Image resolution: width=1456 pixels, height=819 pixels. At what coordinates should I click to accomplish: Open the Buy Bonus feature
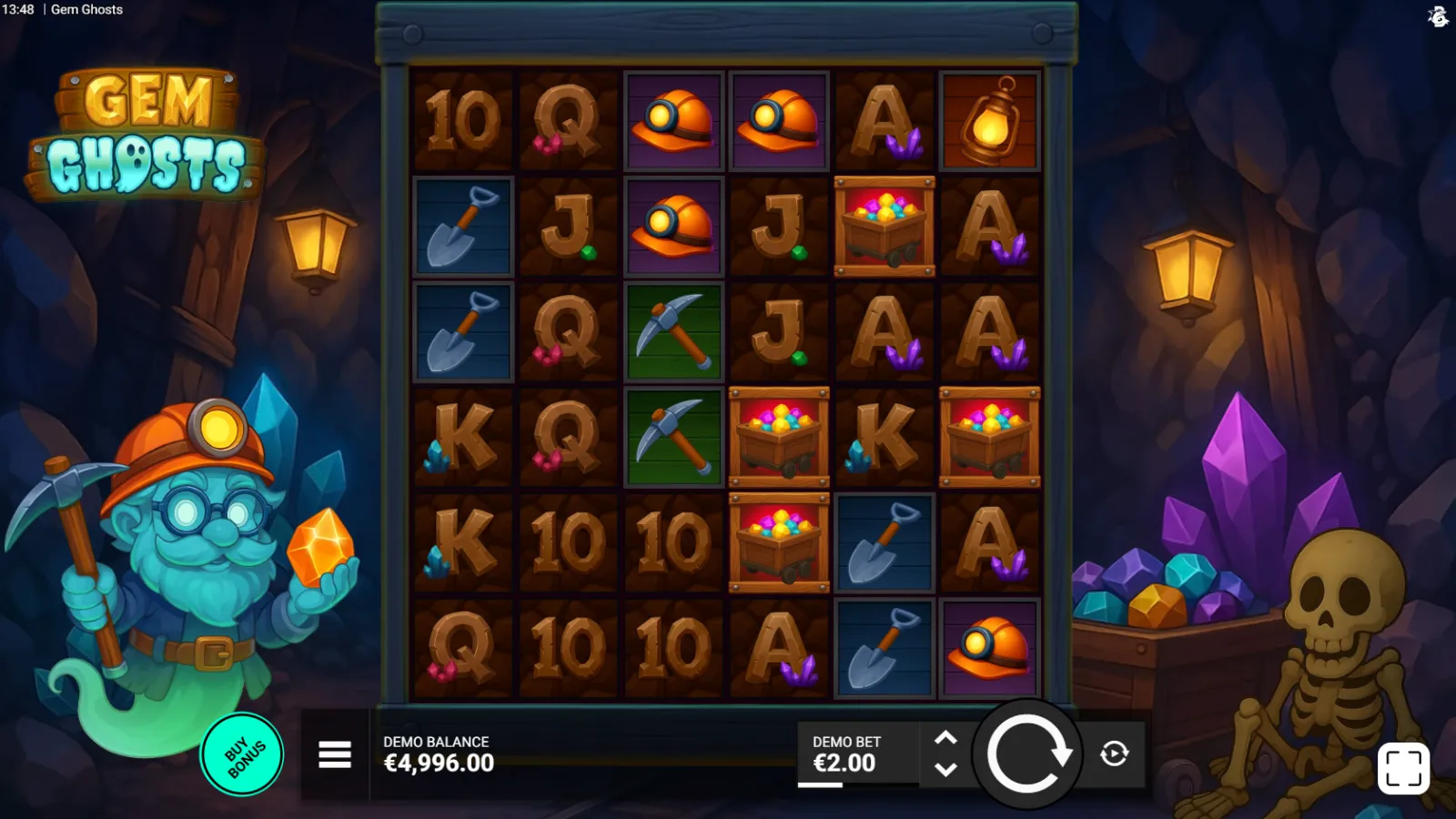[242, 755]
